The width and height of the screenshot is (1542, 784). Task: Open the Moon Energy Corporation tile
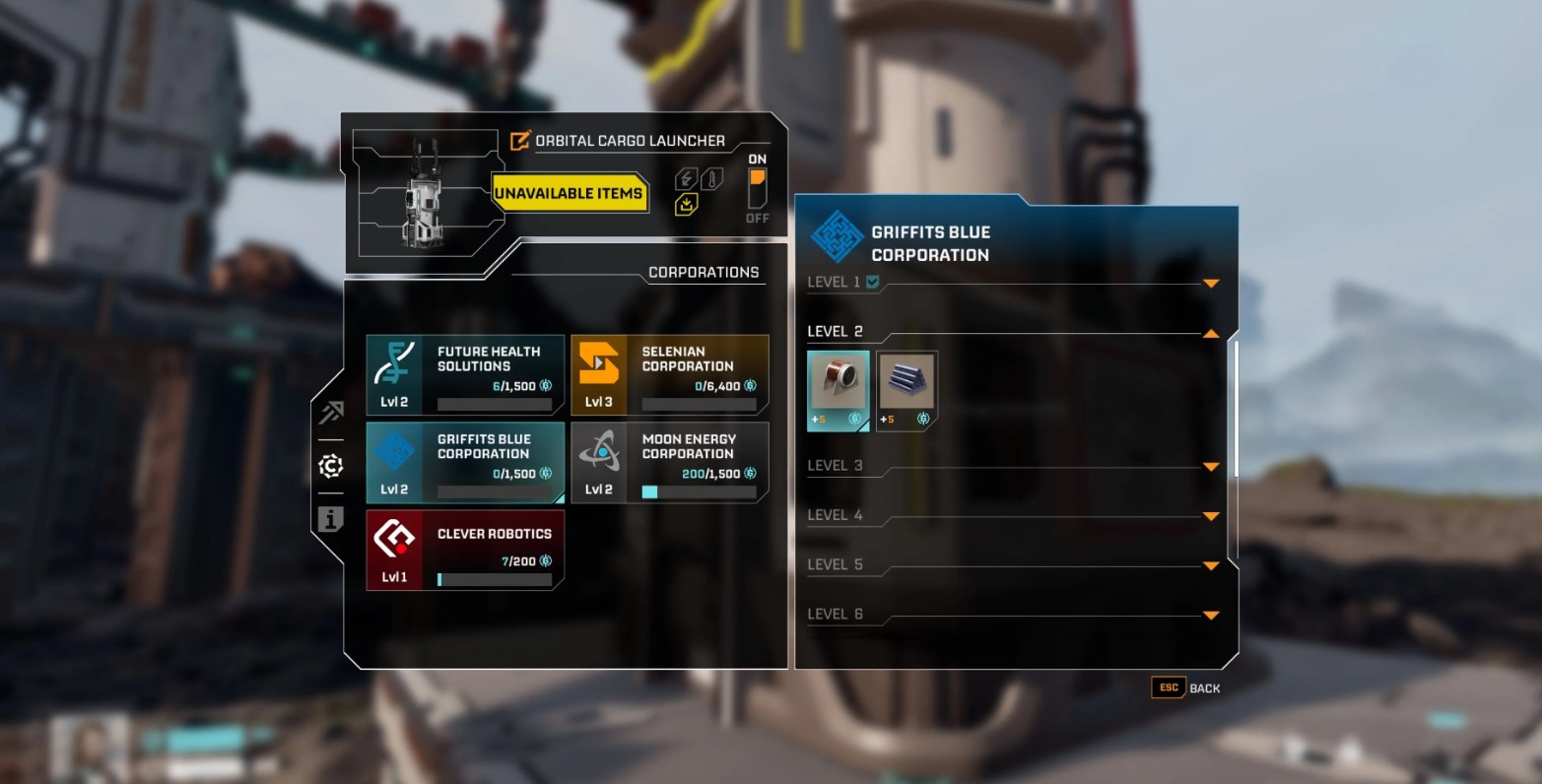click(x=670, y=463)
